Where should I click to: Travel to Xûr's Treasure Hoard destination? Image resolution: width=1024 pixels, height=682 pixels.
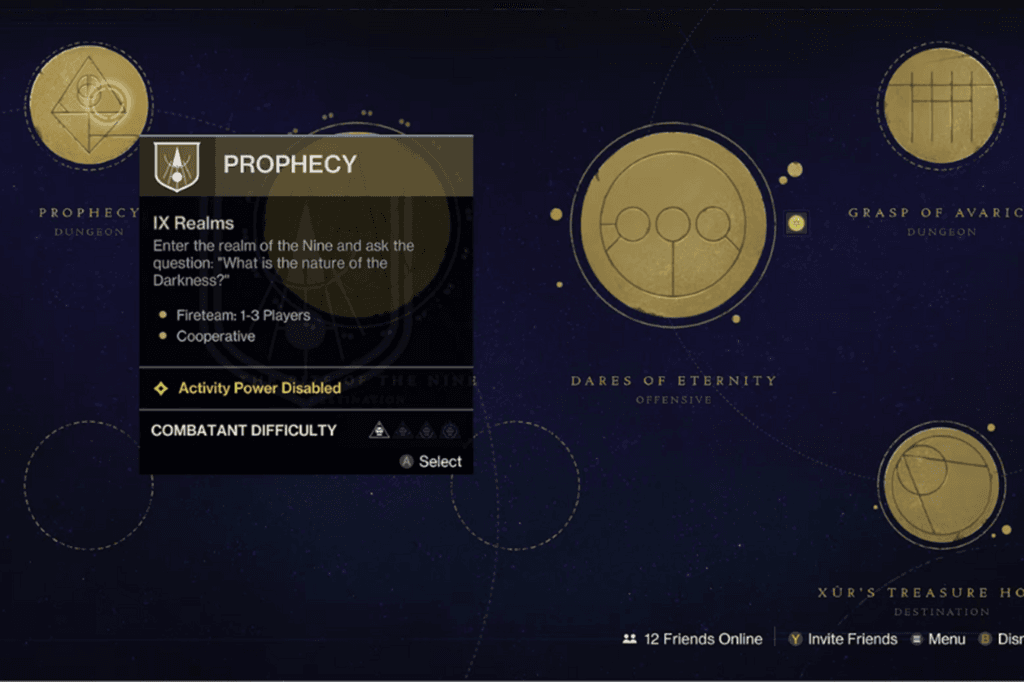tap(940, 487)
